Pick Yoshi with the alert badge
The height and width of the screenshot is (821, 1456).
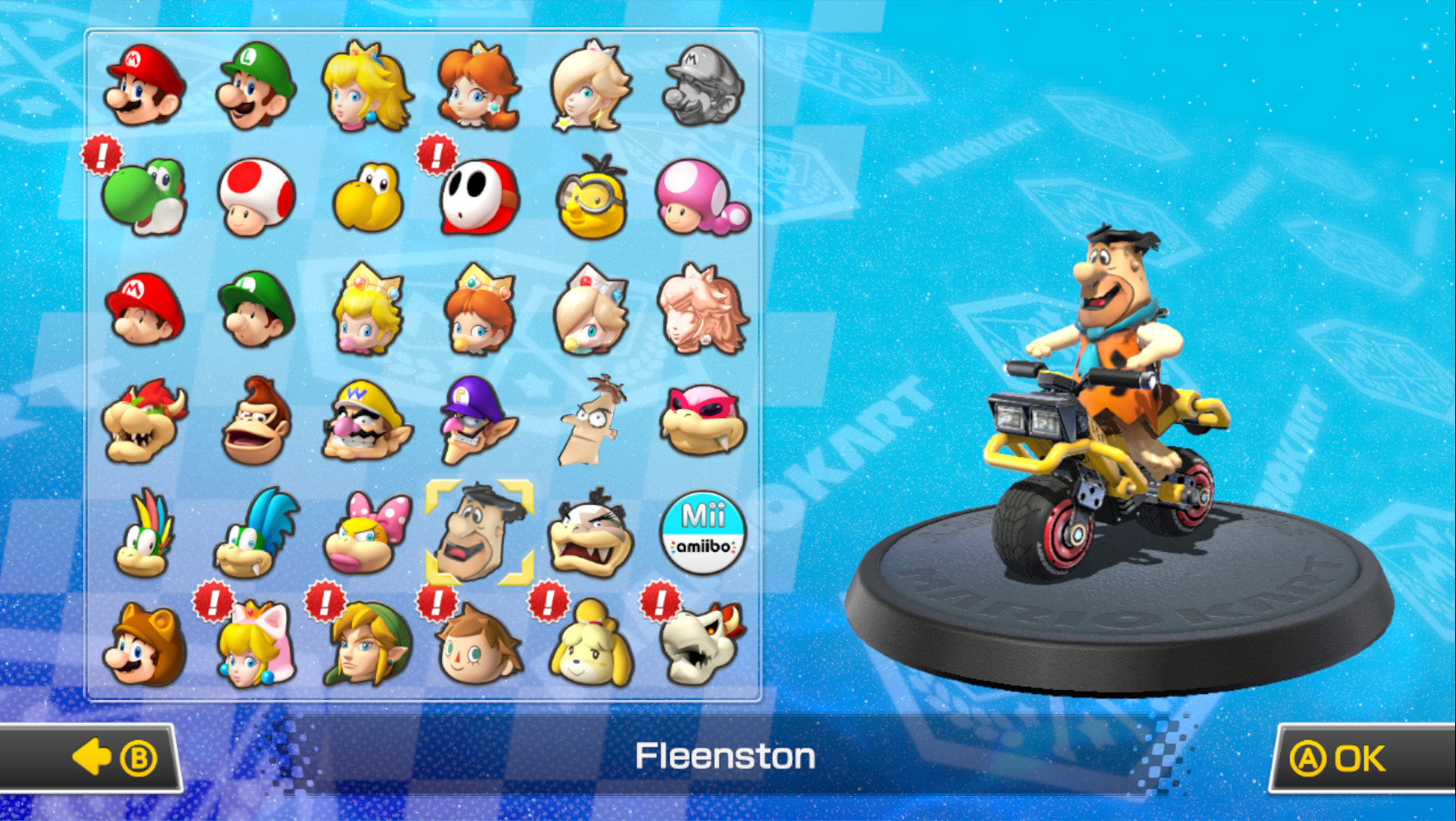tap(144, 198)
